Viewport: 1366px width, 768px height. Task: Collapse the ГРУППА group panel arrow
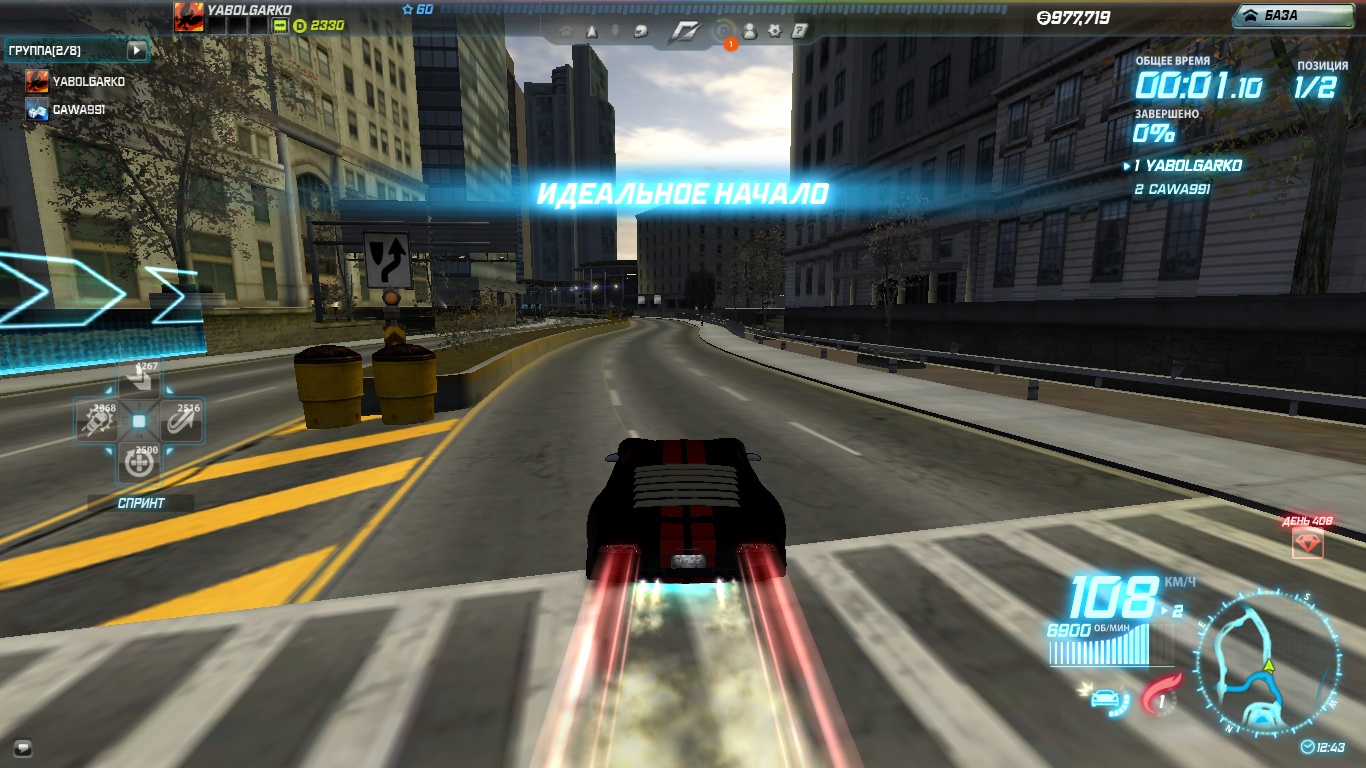click(x=137, y=50)
